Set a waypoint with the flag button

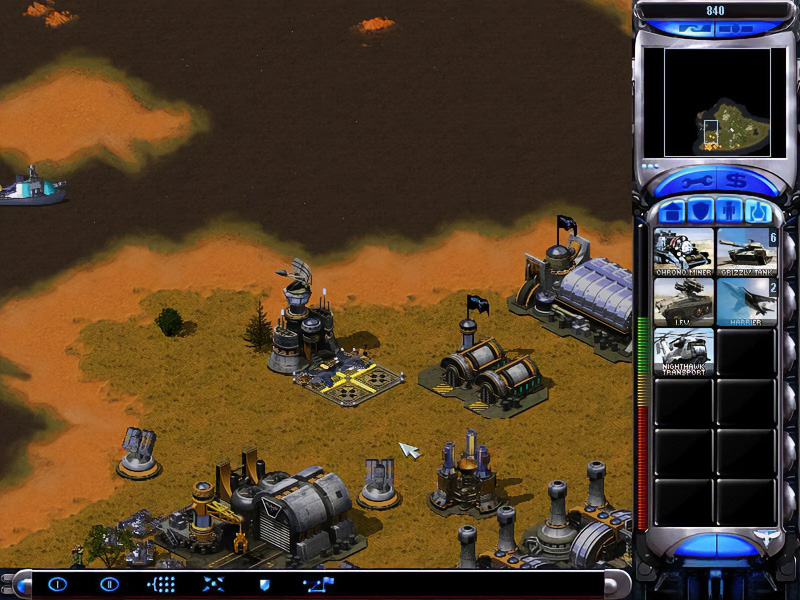click(319, 584)
